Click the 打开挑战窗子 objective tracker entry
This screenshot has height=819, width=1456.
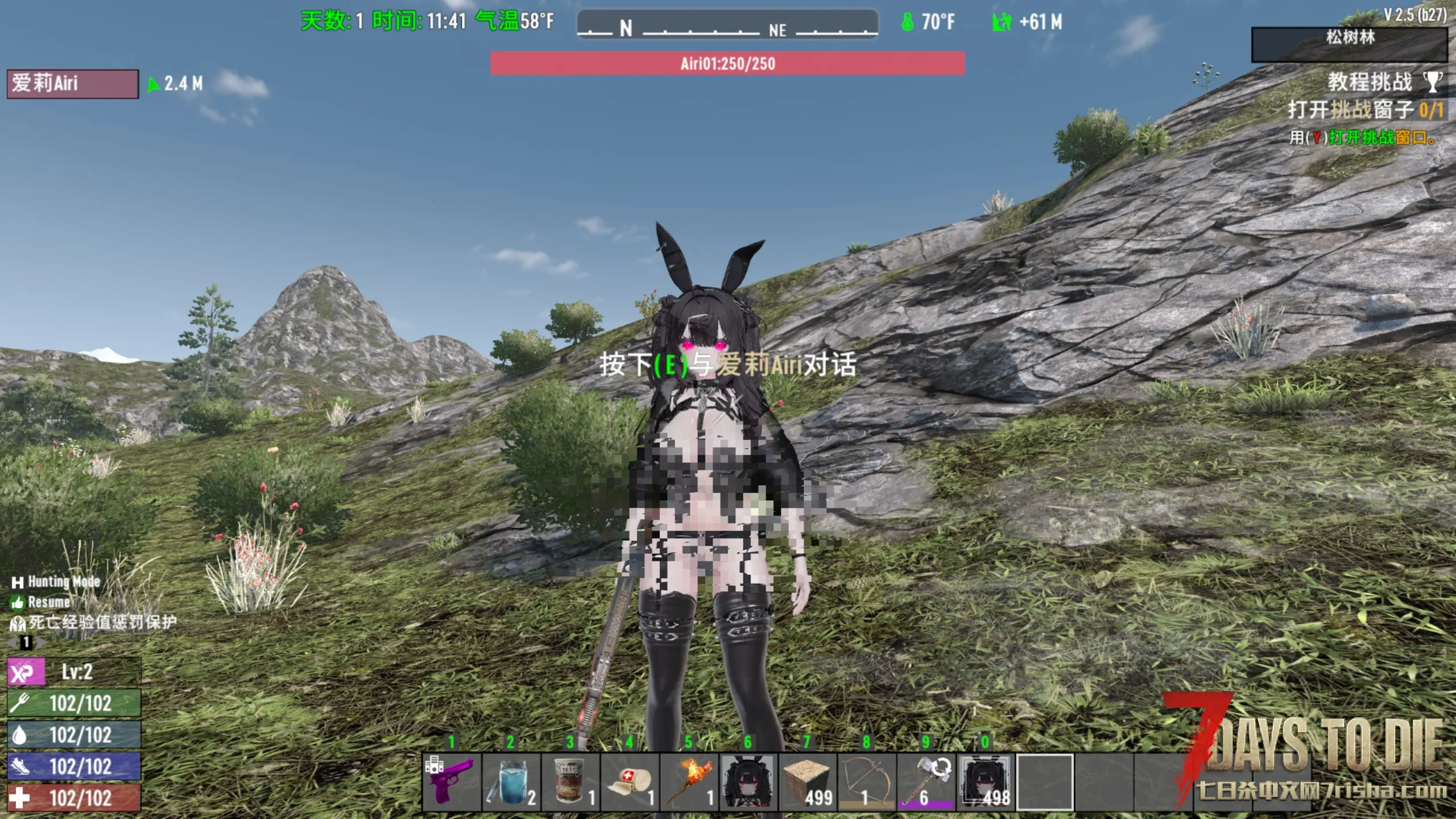pos(1365,110)
